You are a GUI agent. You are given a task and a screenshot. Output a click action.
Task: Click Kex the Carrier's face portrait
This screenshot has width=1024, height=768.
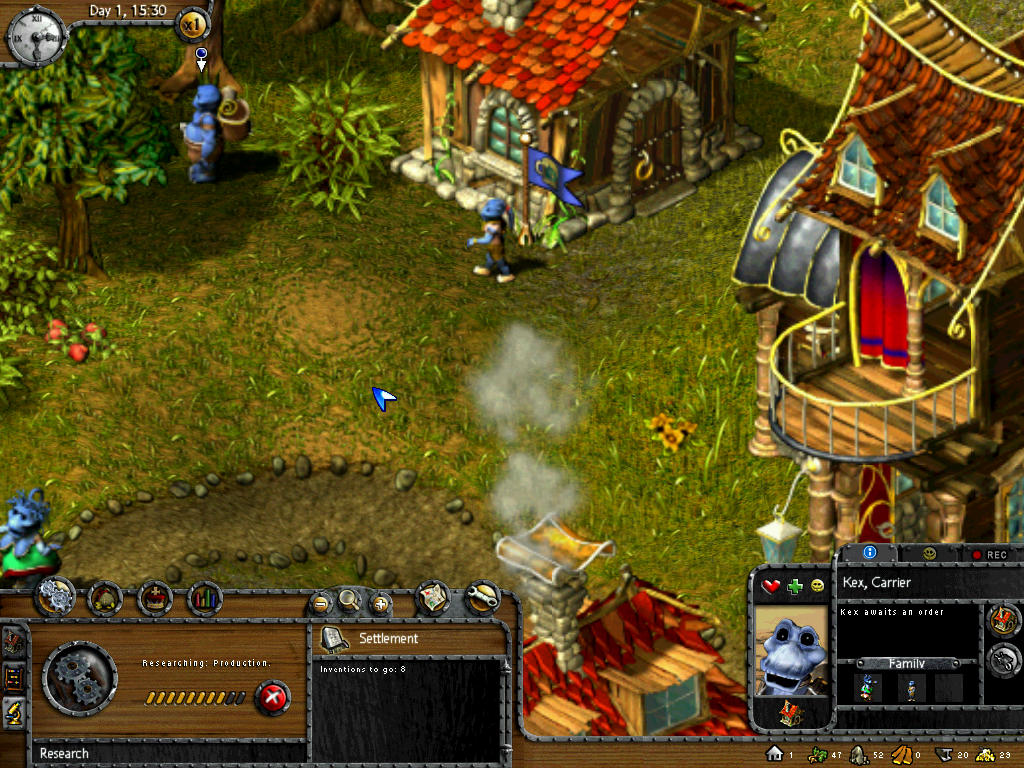790,650
